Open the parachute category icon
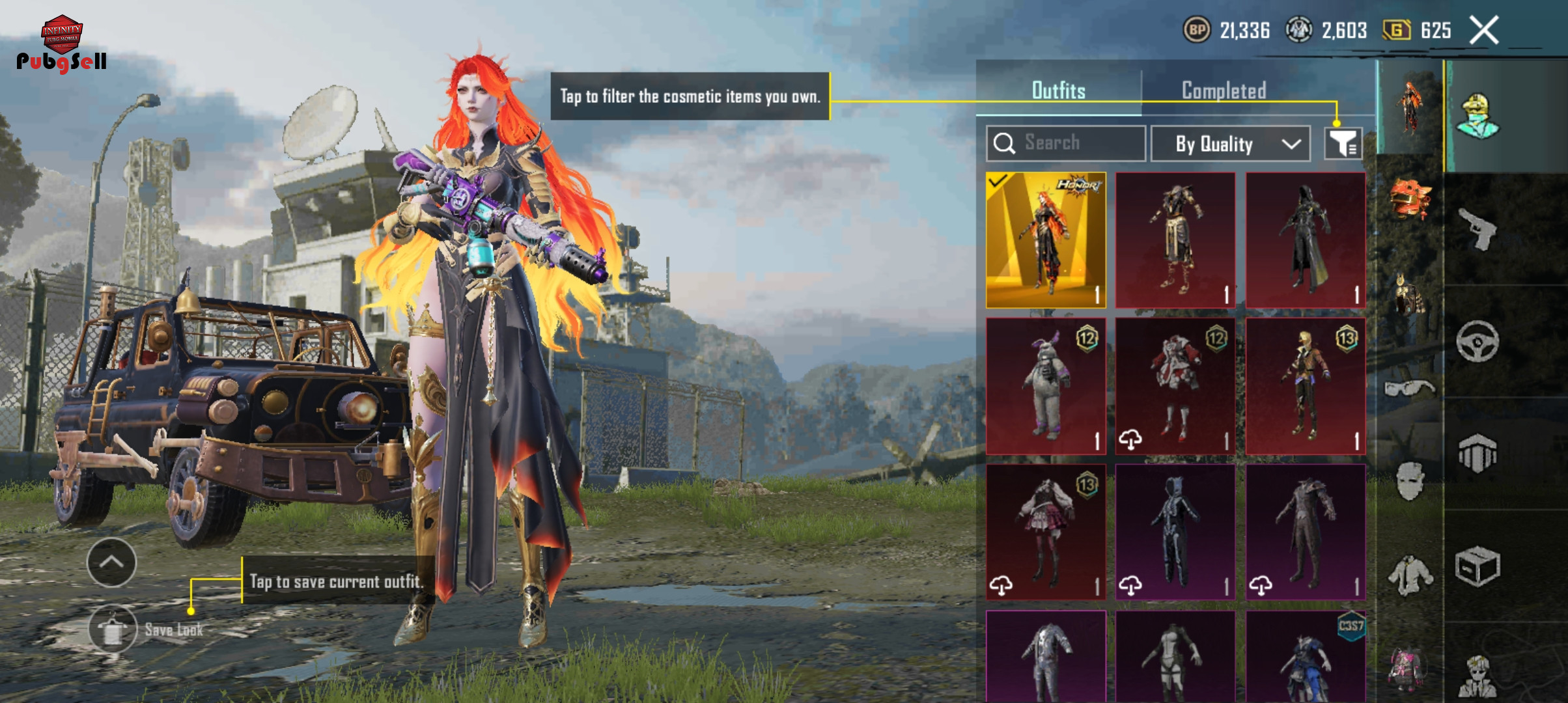 point(1477,453)
